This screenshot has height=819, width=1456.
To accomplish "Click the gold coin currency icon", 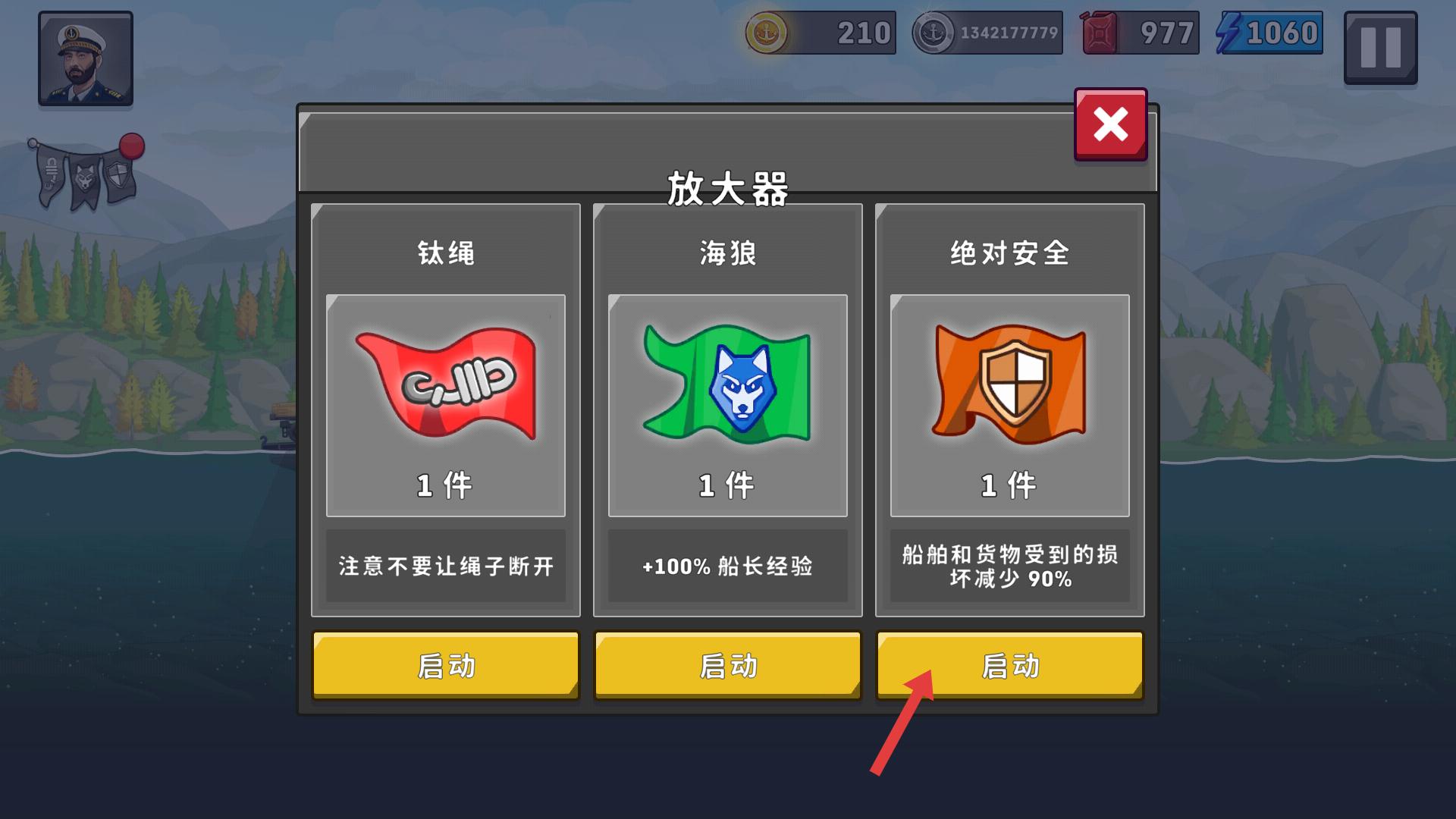I will (769, 33).
